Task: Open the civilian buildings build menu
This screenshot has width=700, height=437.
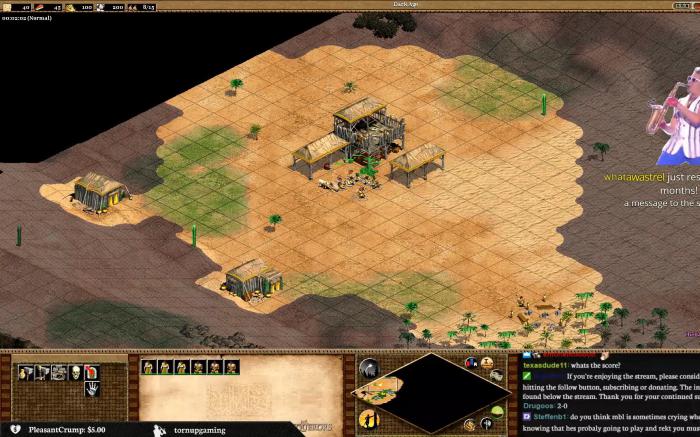Action: point(23,372)
